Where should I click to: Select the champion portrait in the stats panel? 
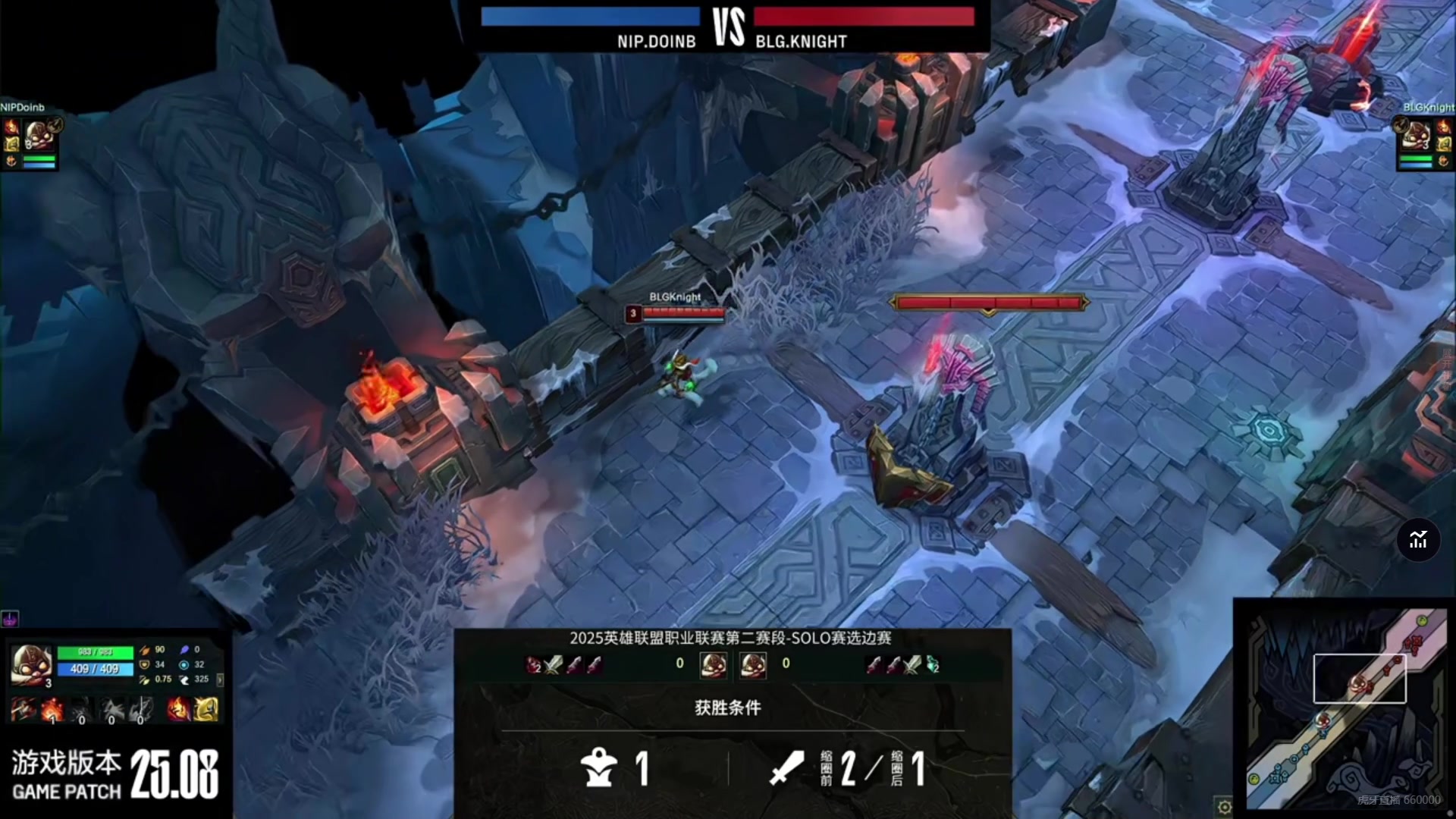[x=31, y=665]
